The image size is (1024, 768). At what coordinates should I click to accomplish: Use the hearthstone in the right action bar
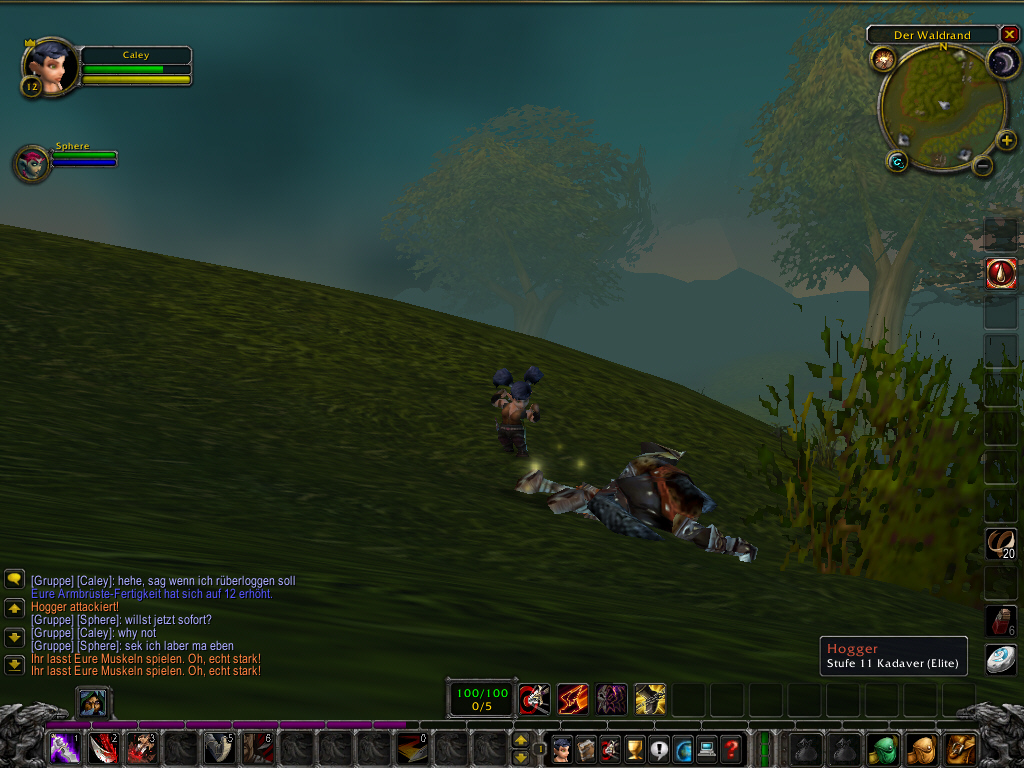(x=1001, y=659)
